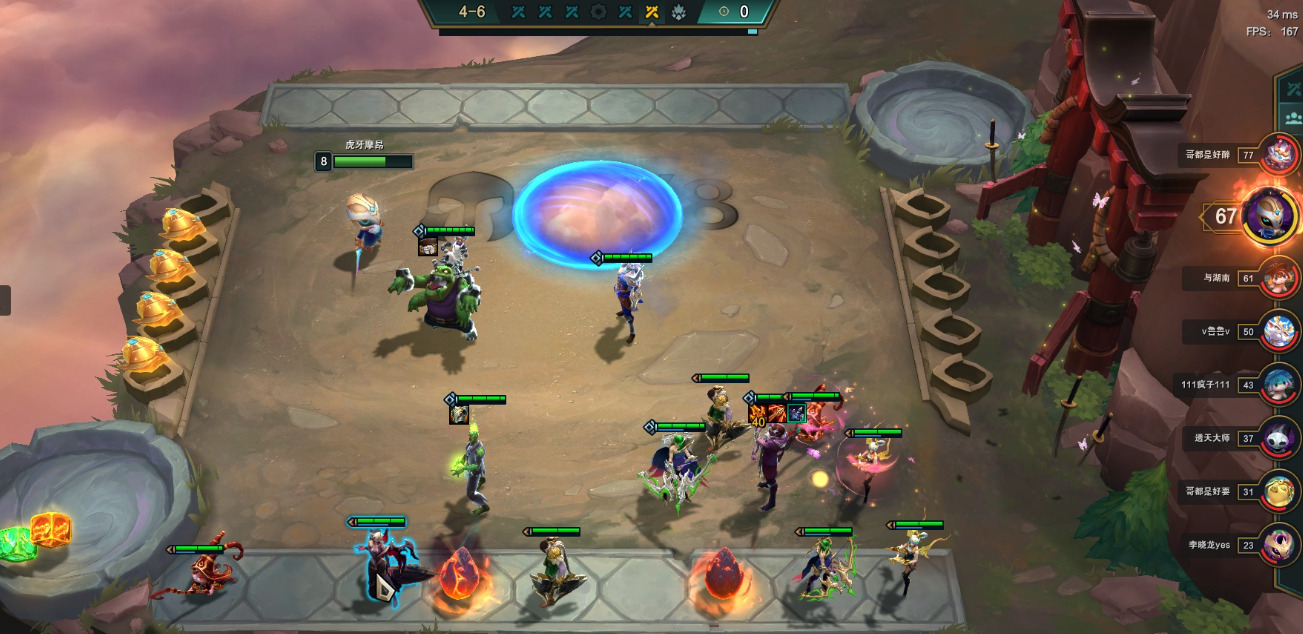Screen dimensions: 1303x634
Task: Select the monster round icon in the stage tracker
Action: click(677, 12)
